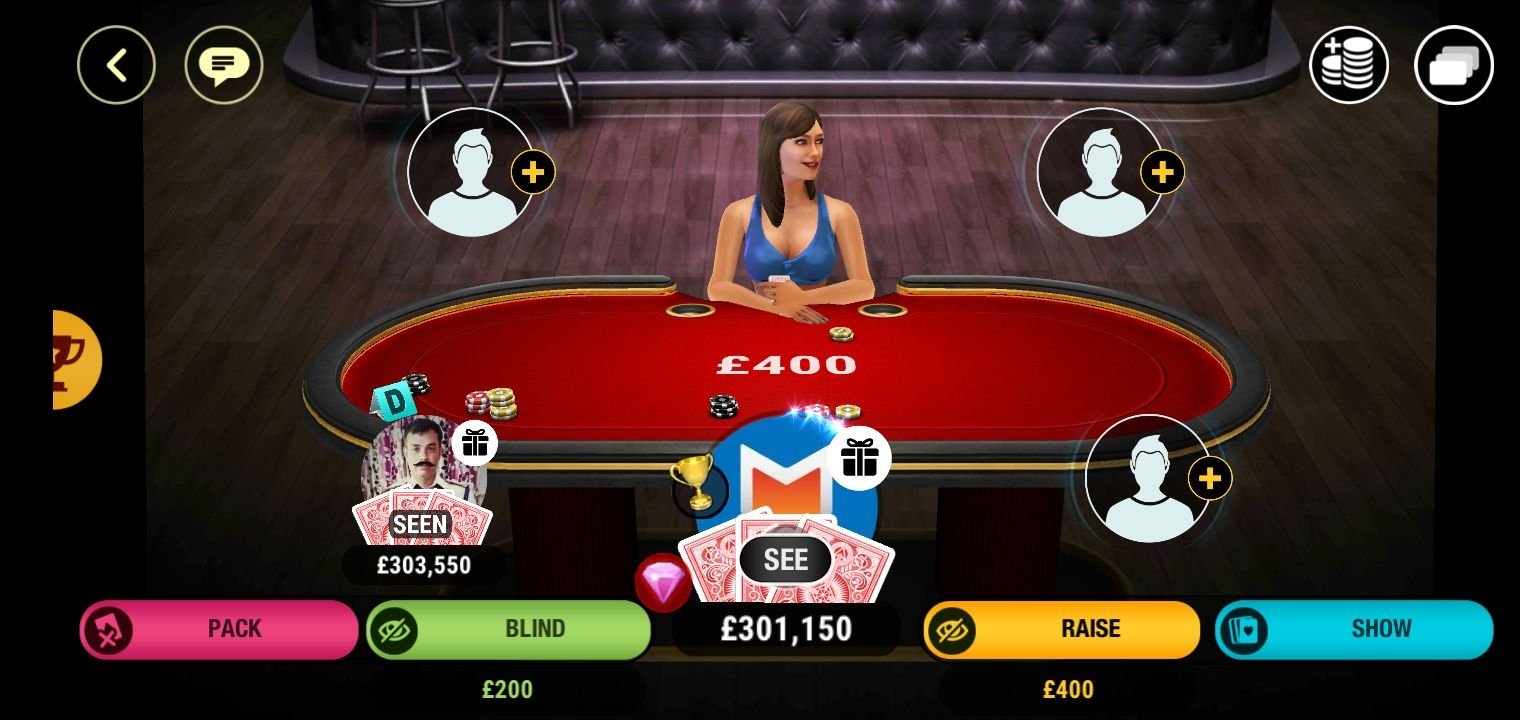Screen dimensions: 1520x720
Task: Click the SEE label to reveal your cards
Action: (x=786, y=560)
